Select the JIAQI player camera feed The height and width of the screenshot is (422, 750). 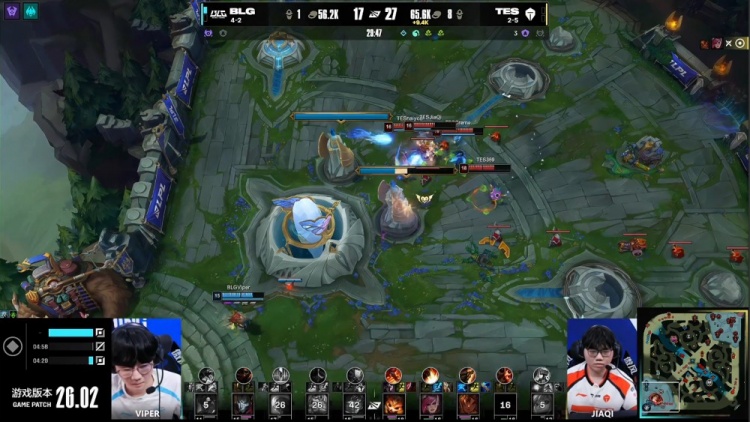coord(602,367)
